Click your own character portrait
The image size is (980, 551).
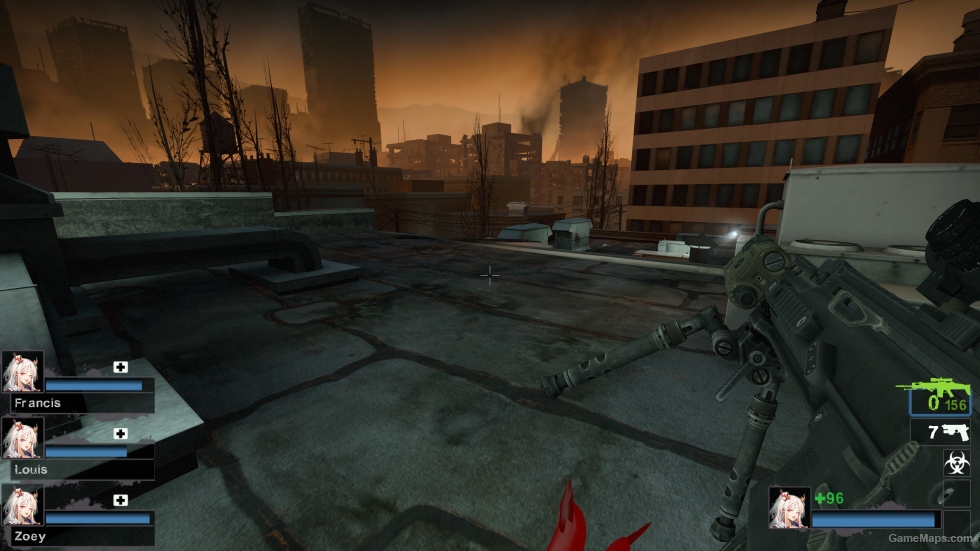(789, 507)
